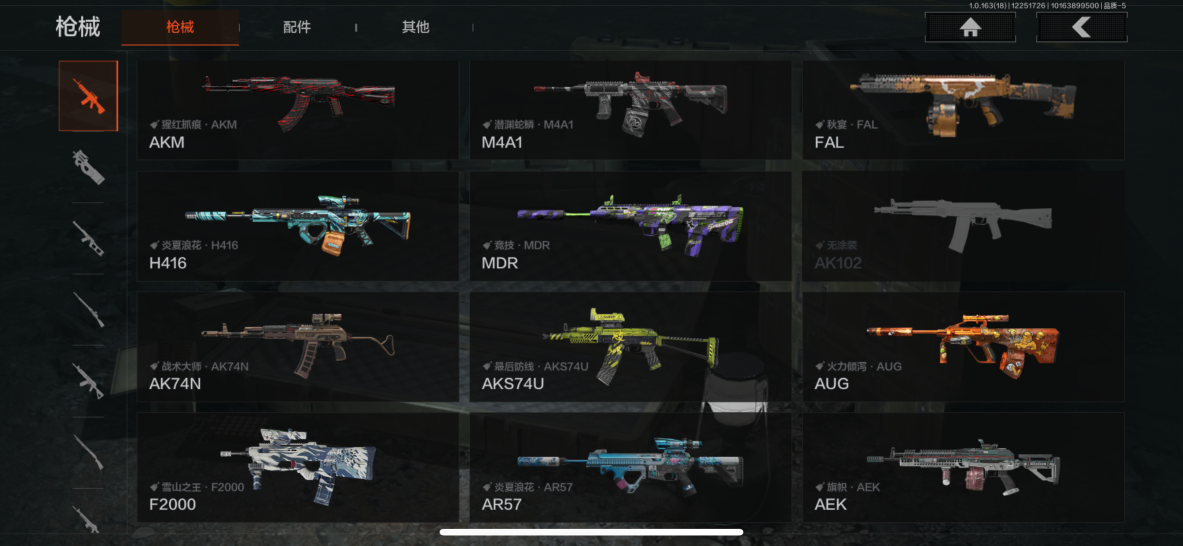This screenshot has height=546, width=1183.
Task: Select the AEK weapon card
Action: pyautogui.click(x=962, y=467)
